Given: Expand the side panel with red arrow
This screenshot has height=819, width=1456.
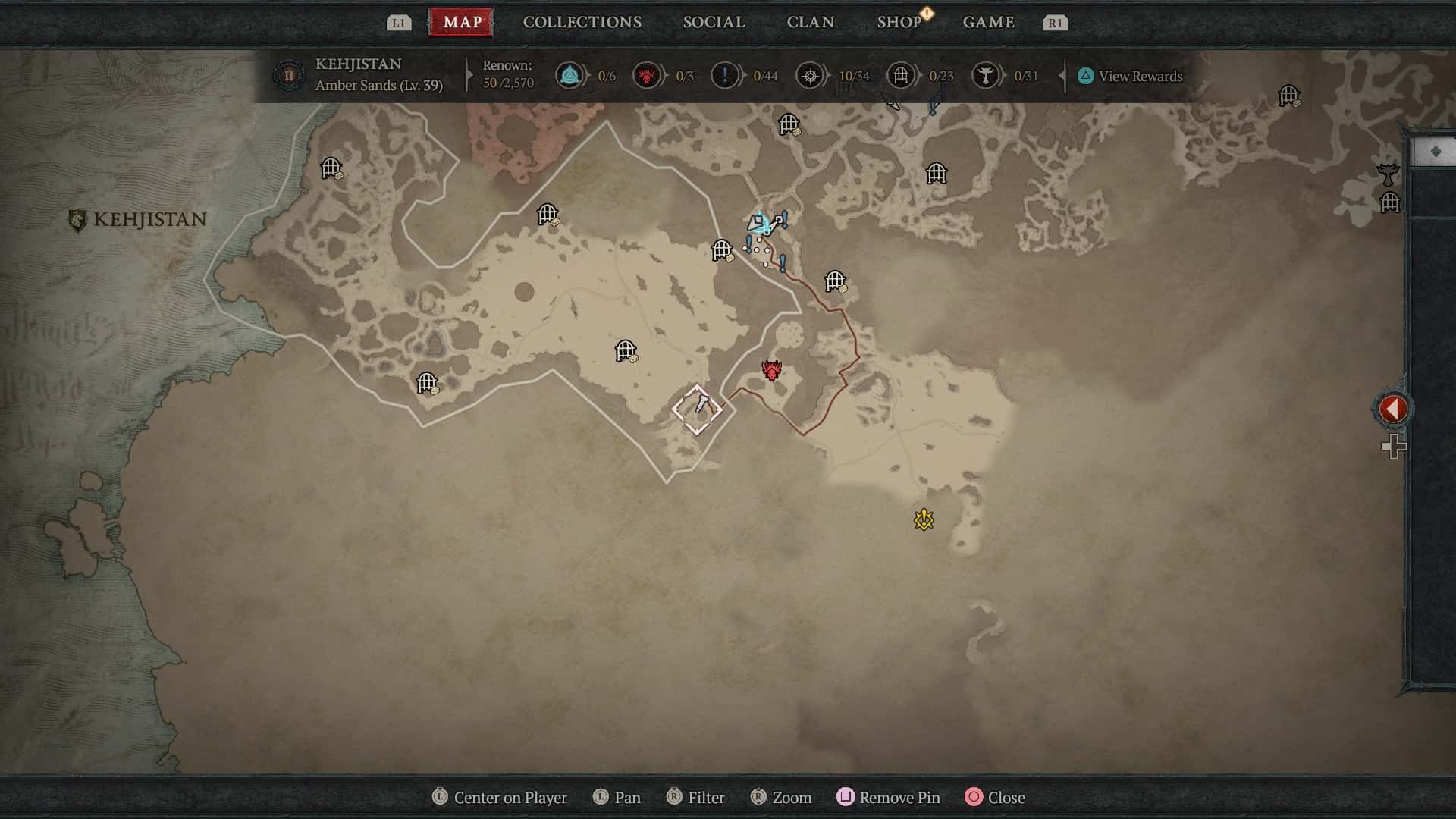Looking at the screenshot, I should (x=1392, y=409).
